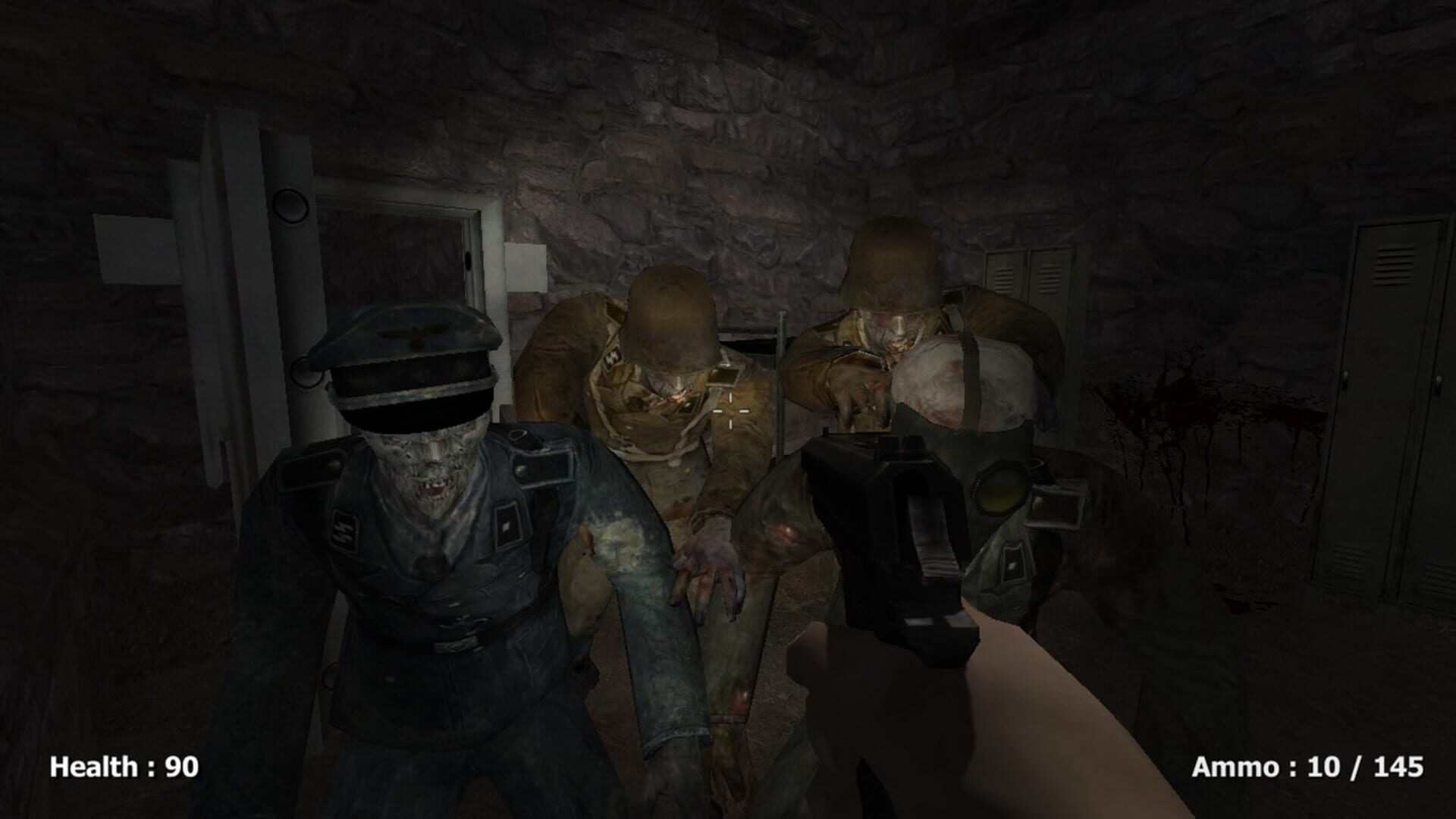The image size is (1456, 819).
Task: Click the insignia patch on the blue uniform
Action: coord(347,528)
